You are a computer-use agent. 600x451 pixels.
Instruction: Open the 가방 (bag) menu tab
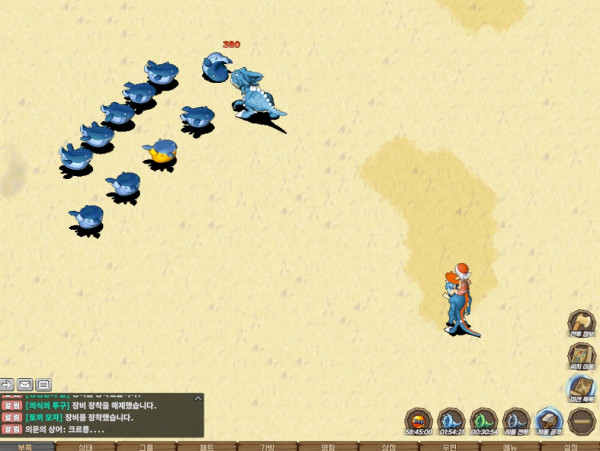click(267, 446)
